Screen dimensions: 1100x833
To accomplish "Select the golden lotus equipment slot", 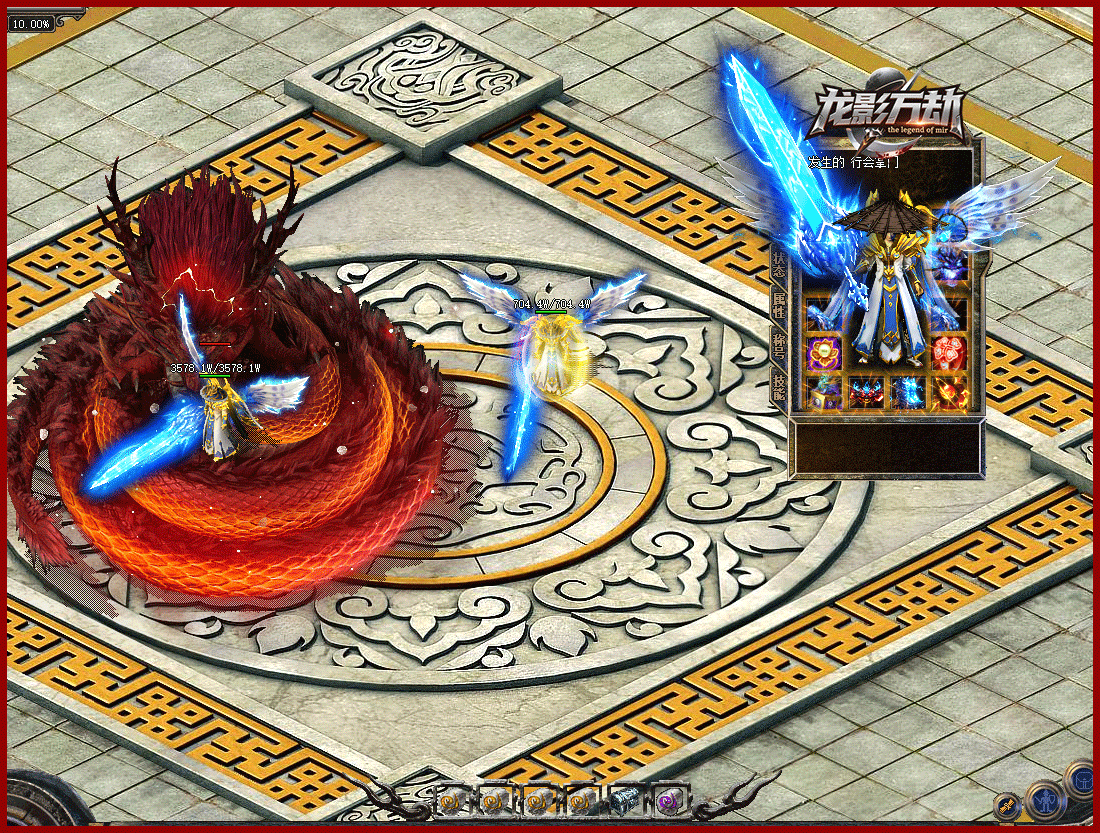I will (825, 352).
